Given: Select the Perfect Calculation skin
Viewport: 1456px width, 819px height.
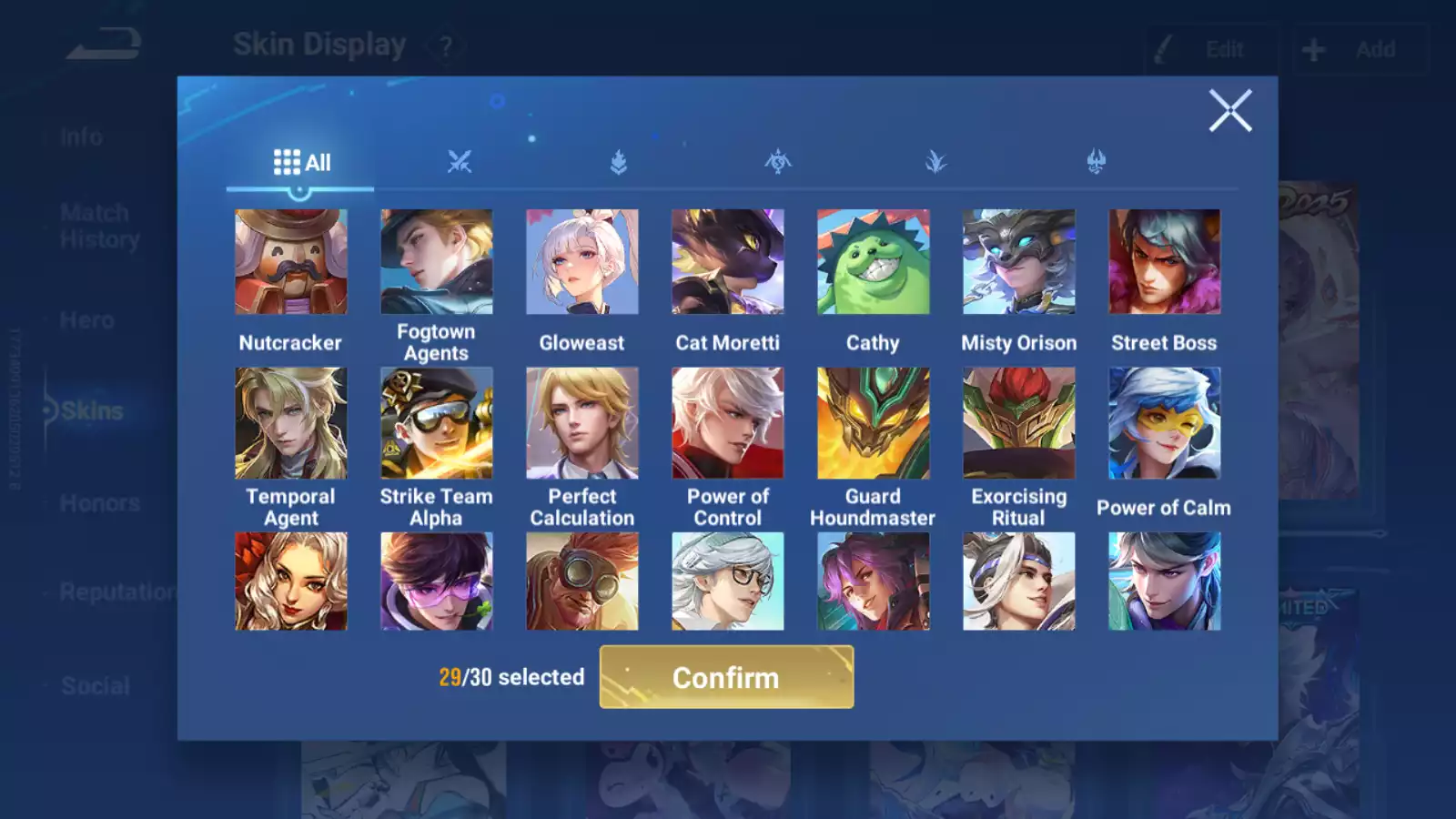Looking at the screenshot, I should 582,423.
